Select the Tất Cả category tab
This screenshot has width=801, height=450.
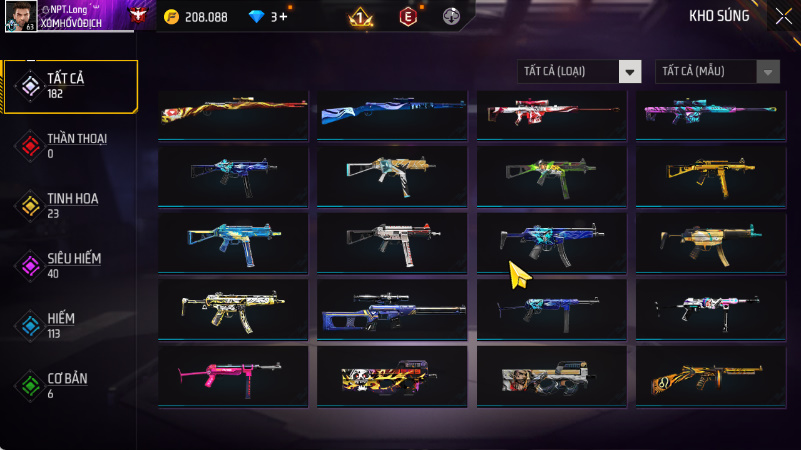70,86
